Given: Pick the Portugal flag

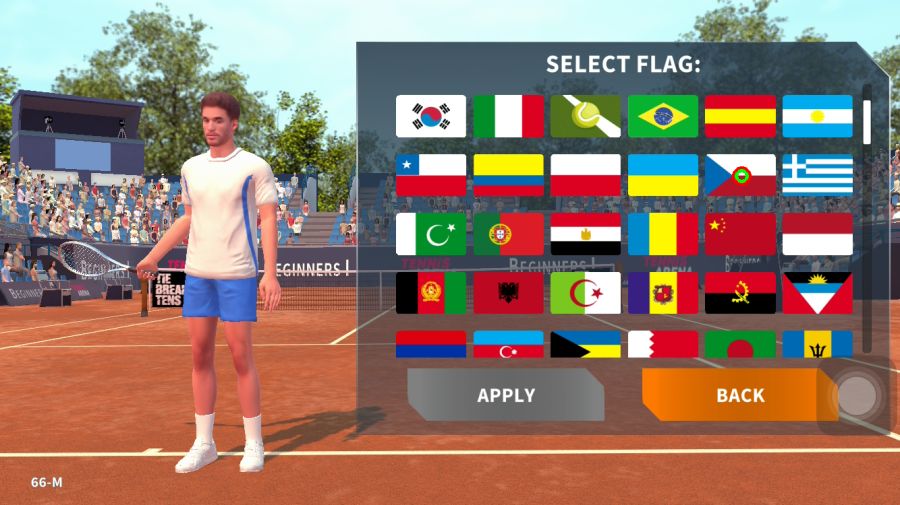Looking at the screenshot, I should [x=508, y=234].
